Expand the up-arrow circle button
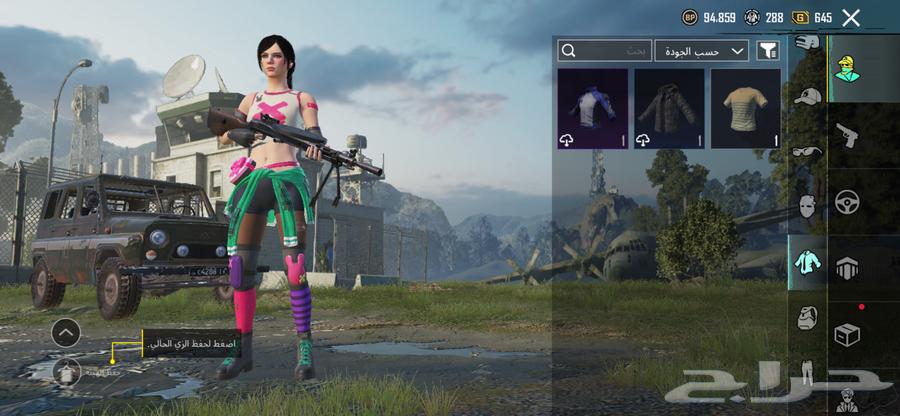 tap(66, 332)
